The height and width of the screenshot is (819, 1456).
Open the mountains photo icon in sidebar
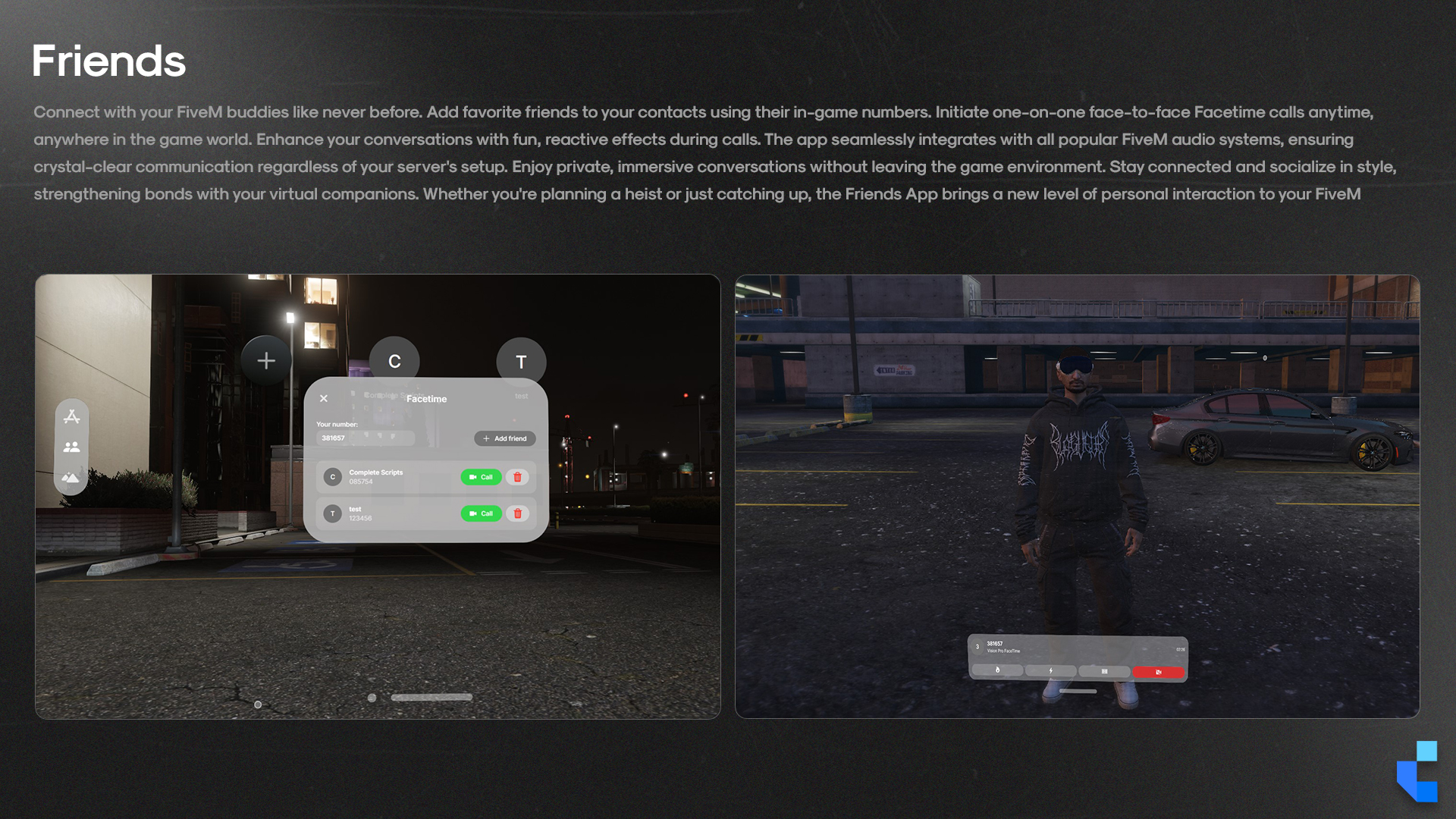(71, 478)
